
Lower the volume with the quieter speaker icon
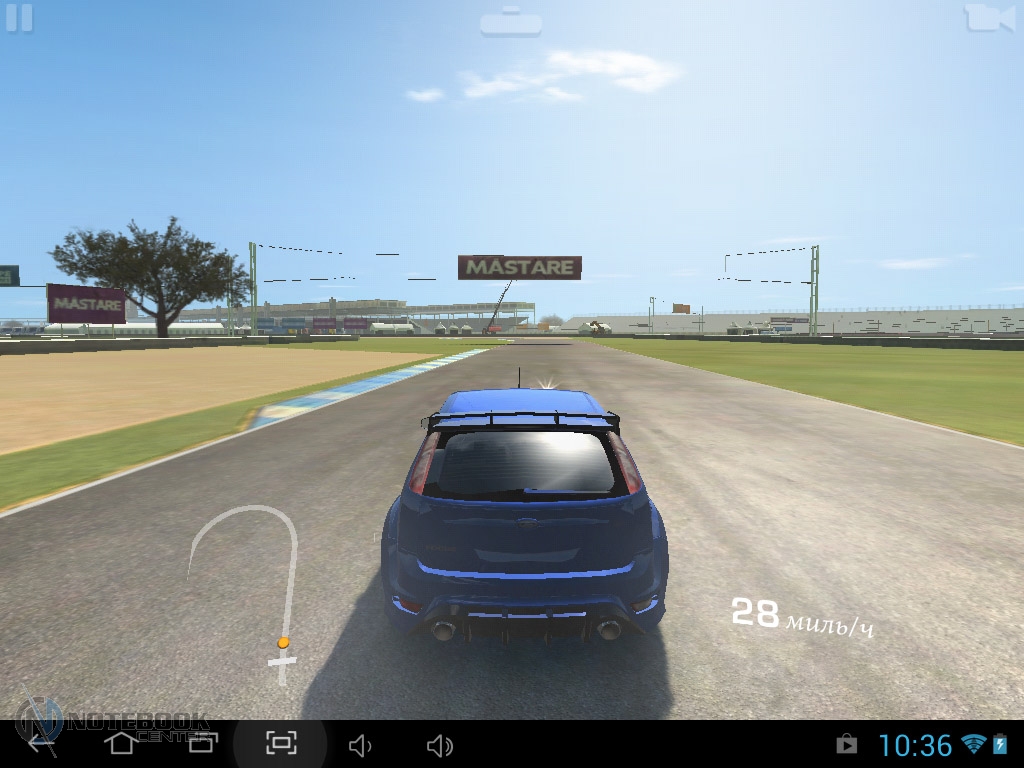360,745
